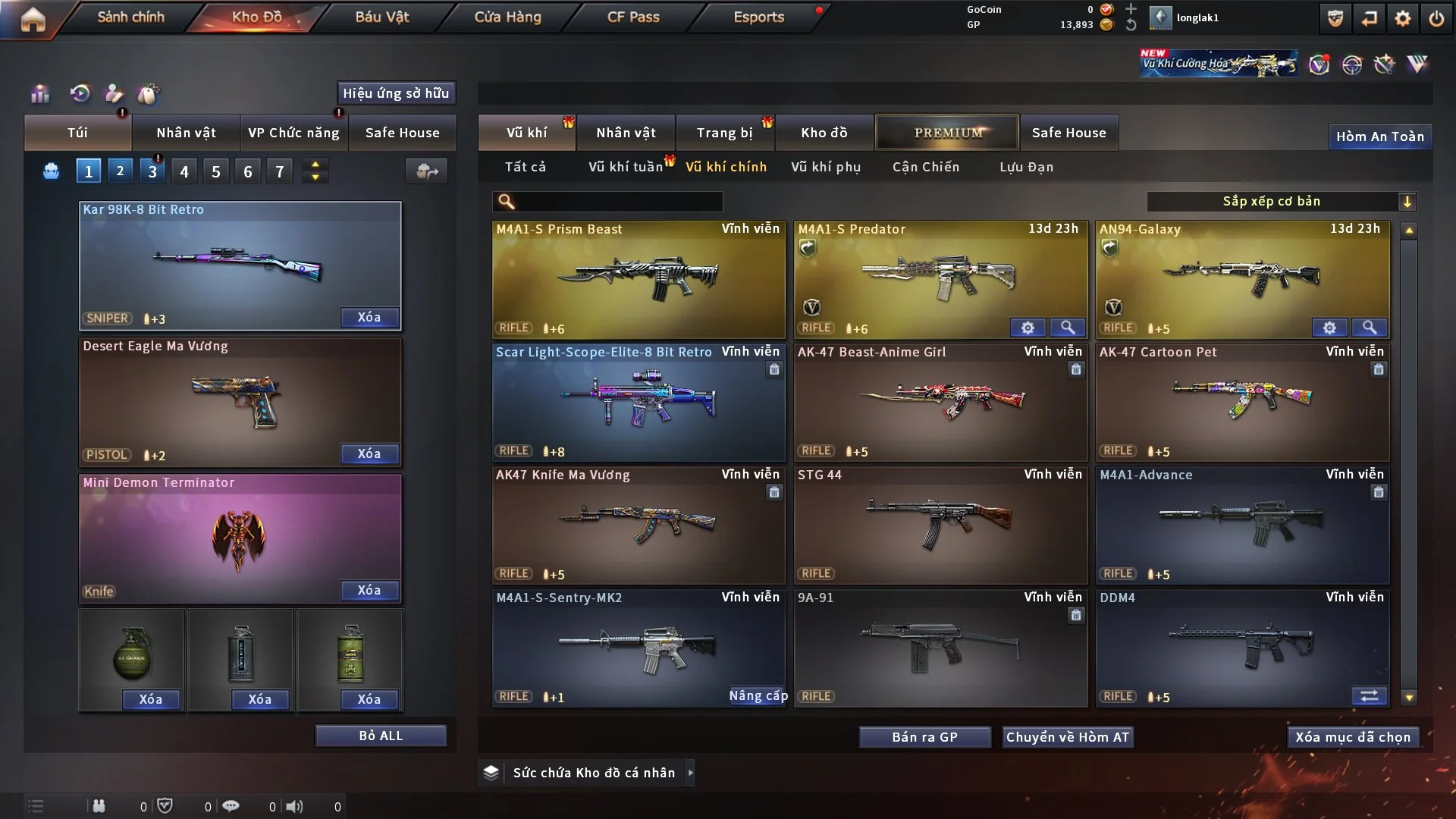1456x819 pixels.
Task: Open the Sắp xếp cơ bản sort dropdown
Action: point(1282,202)
